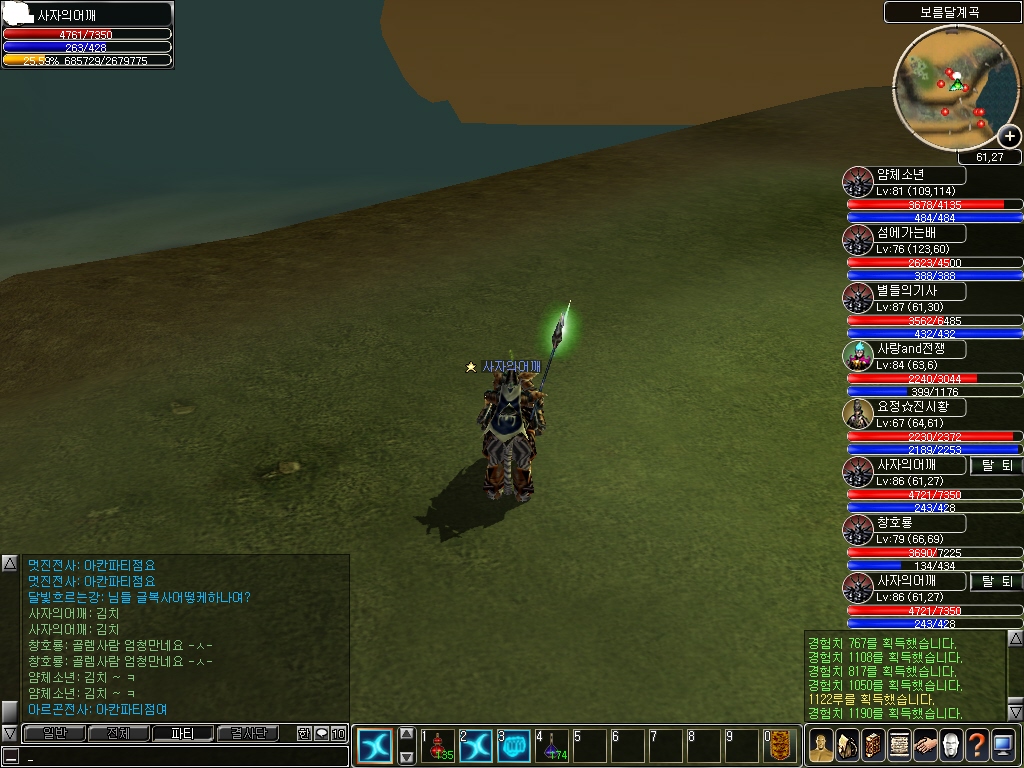Image resolution: width=1024 pixels, height=768 pixels.
Task: Switch chat to the 일반 tab
Action: point(54,733)
